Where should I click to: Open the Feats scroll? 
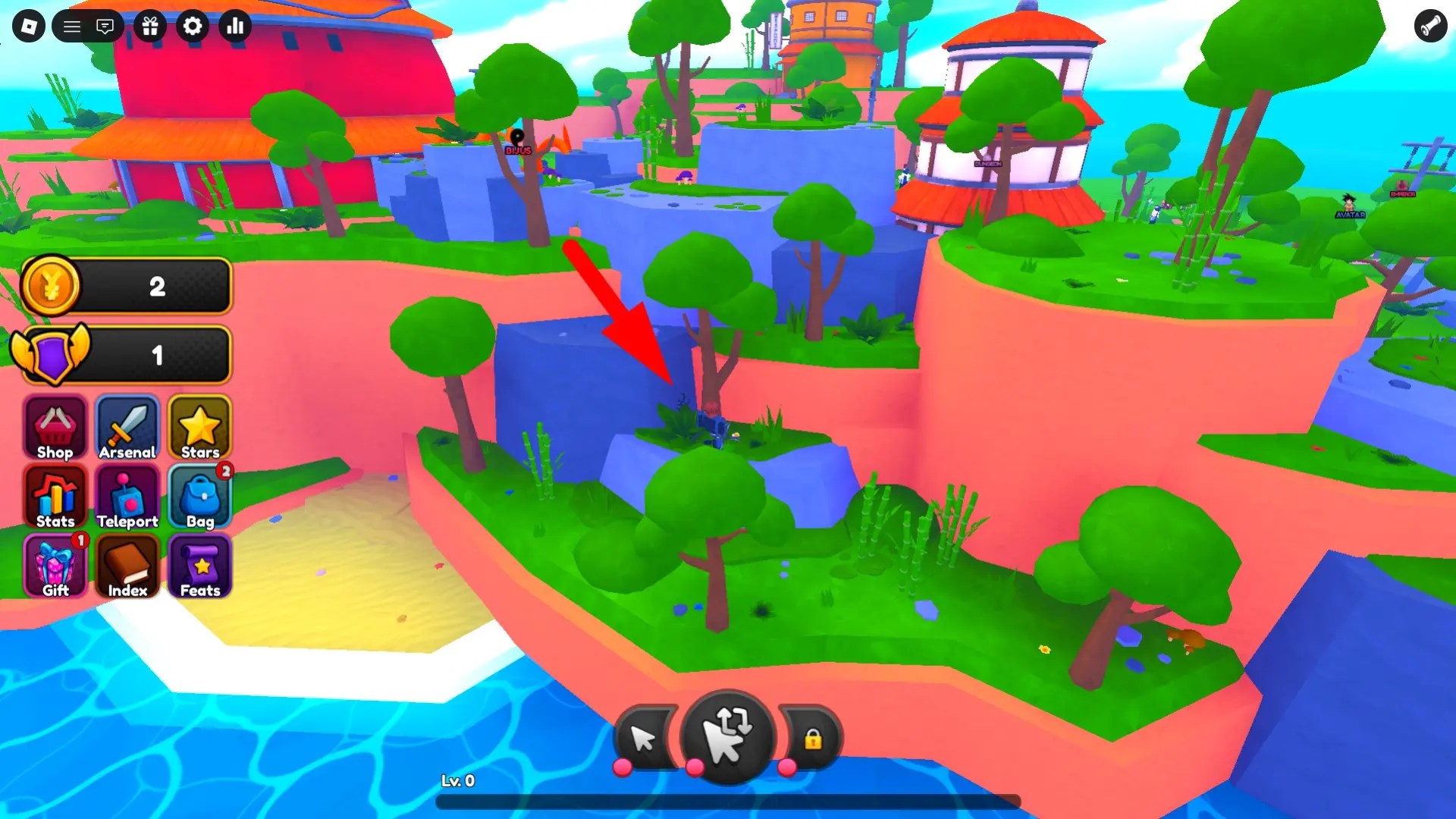point(200,566)
